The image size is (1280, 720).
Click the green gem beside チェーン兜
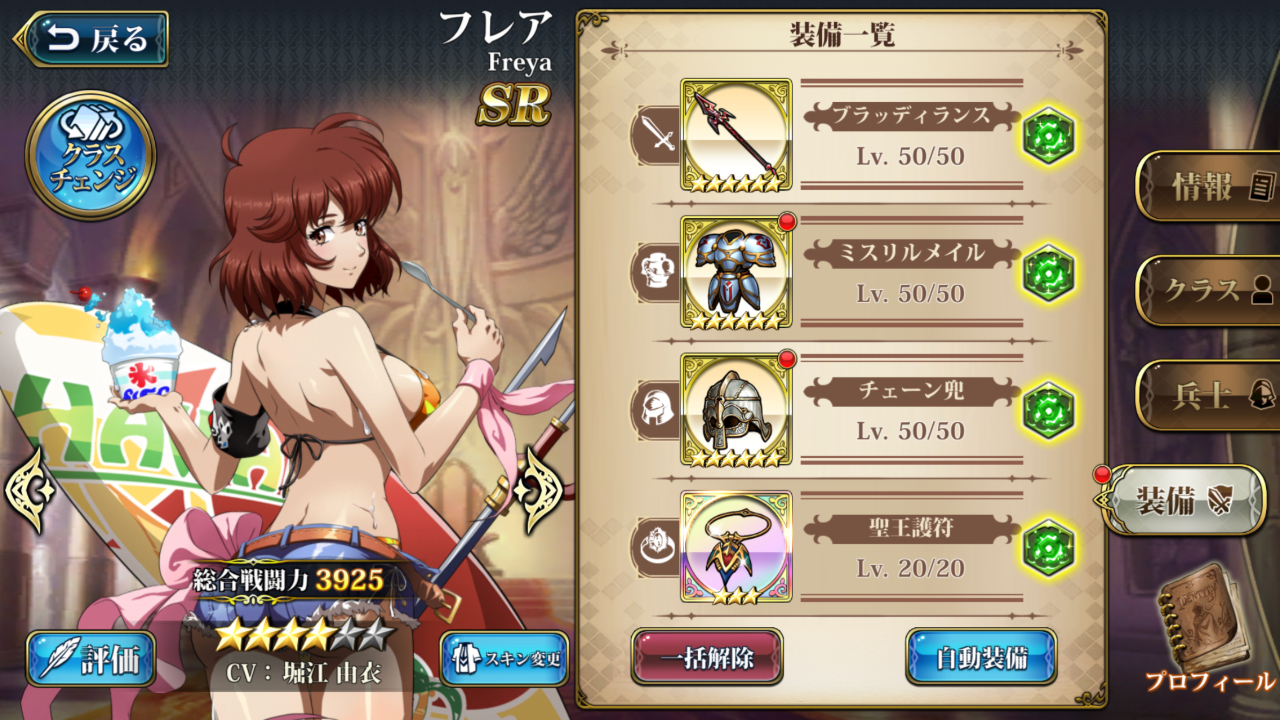[x=1048, y=410]
